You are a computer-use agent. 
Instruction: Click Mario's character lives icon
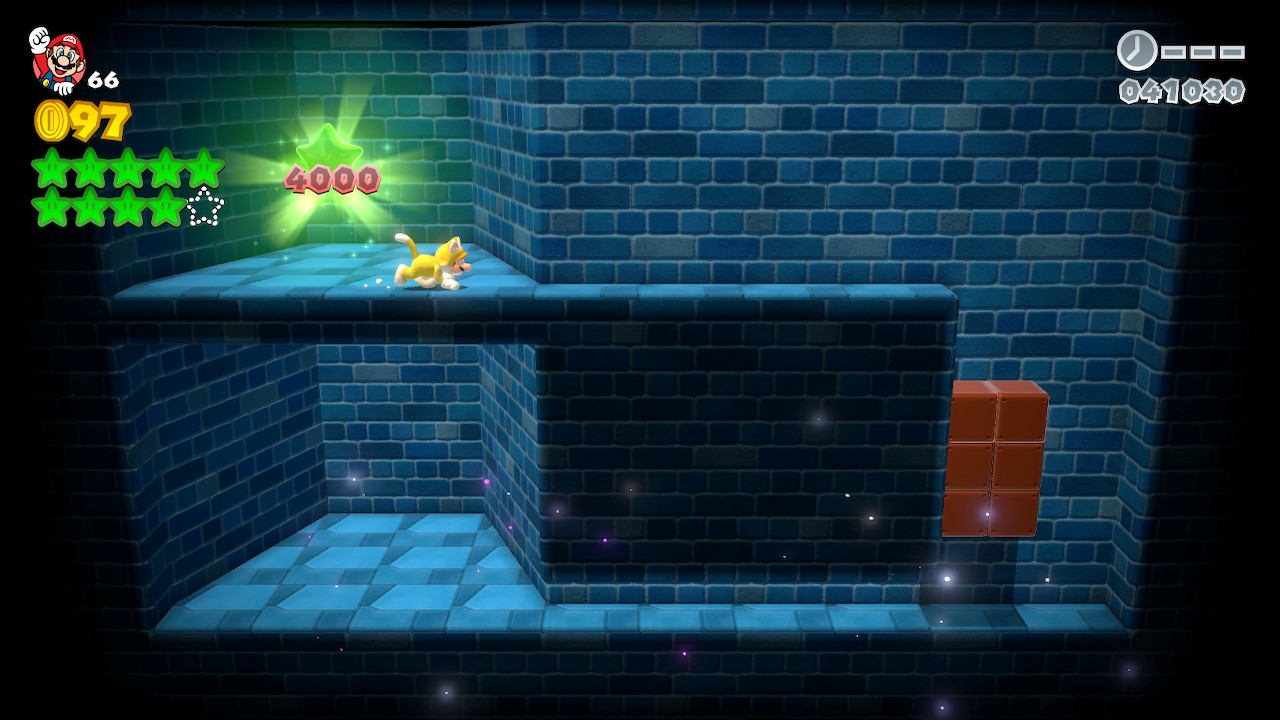point(57,59)
